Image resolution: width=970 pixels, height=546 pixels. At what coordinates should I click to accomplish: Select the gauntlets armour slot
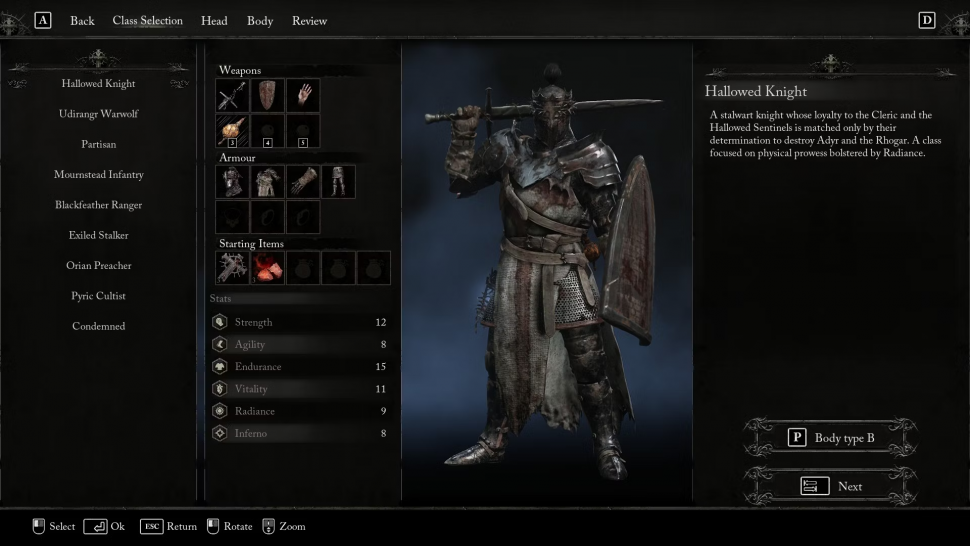coord(303,181)
